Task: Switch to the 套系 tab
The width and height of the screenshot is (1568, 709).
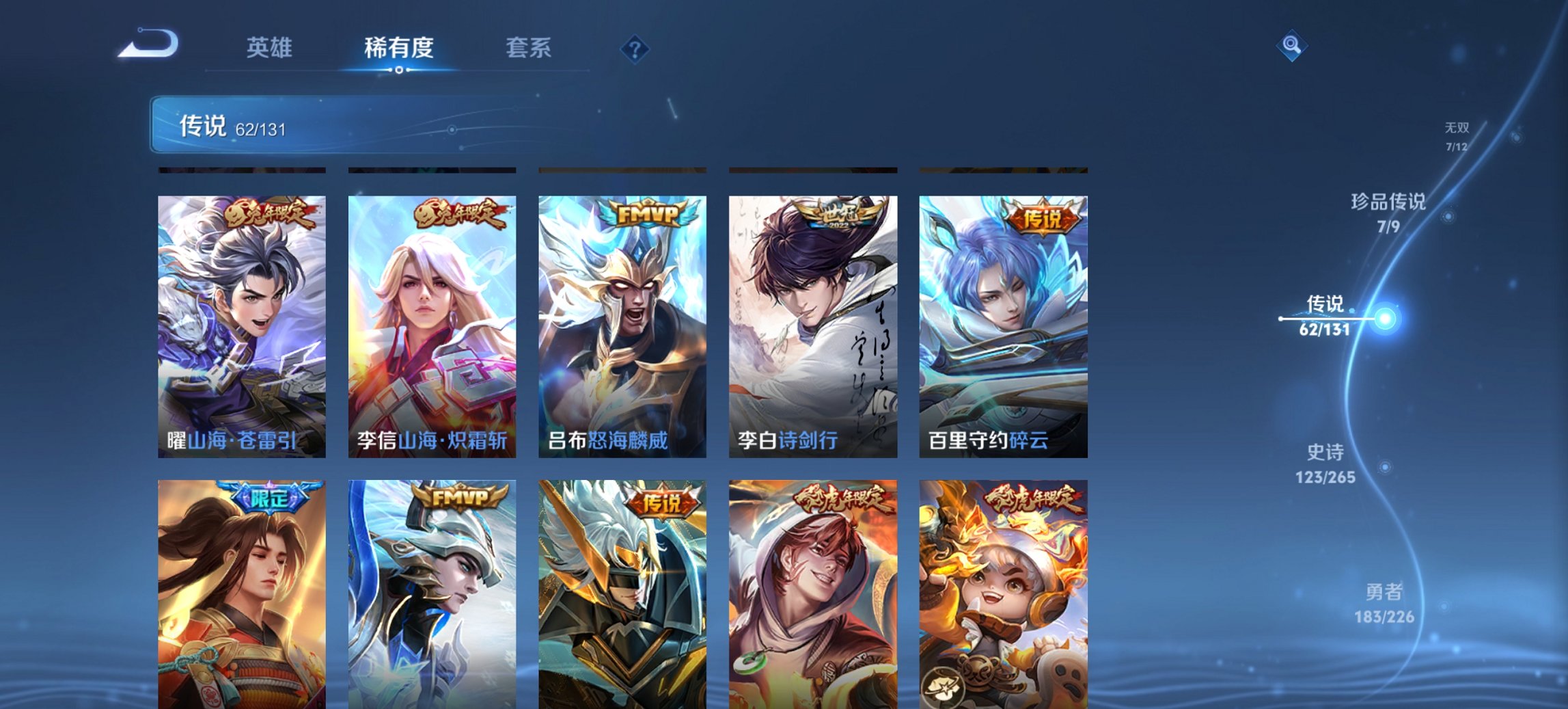Action: click(x=528, y=48)
